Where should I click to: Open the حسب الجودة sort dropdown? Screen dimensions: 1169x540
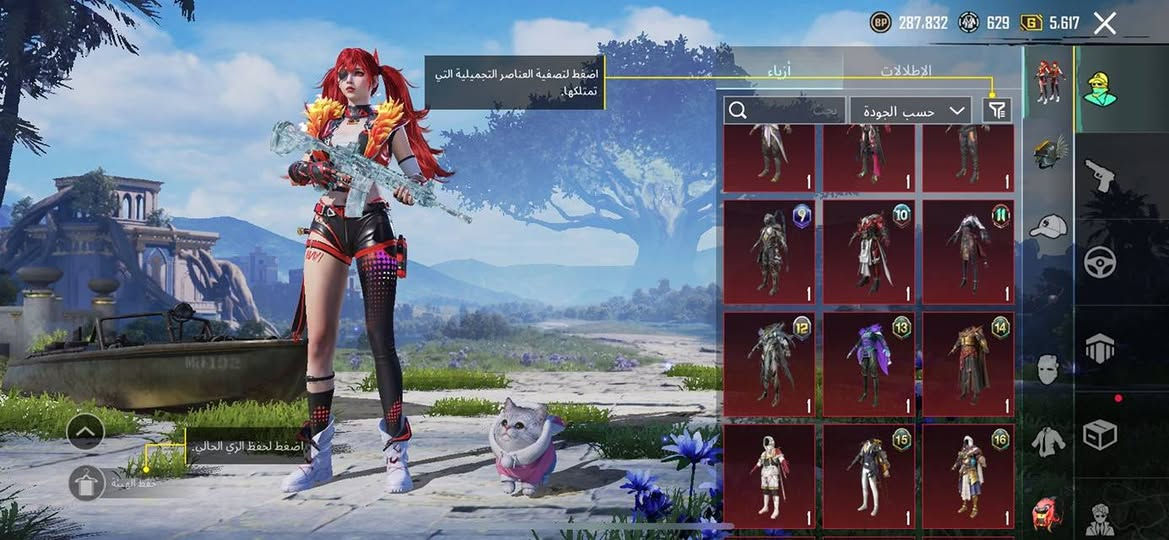coord(910,111)
